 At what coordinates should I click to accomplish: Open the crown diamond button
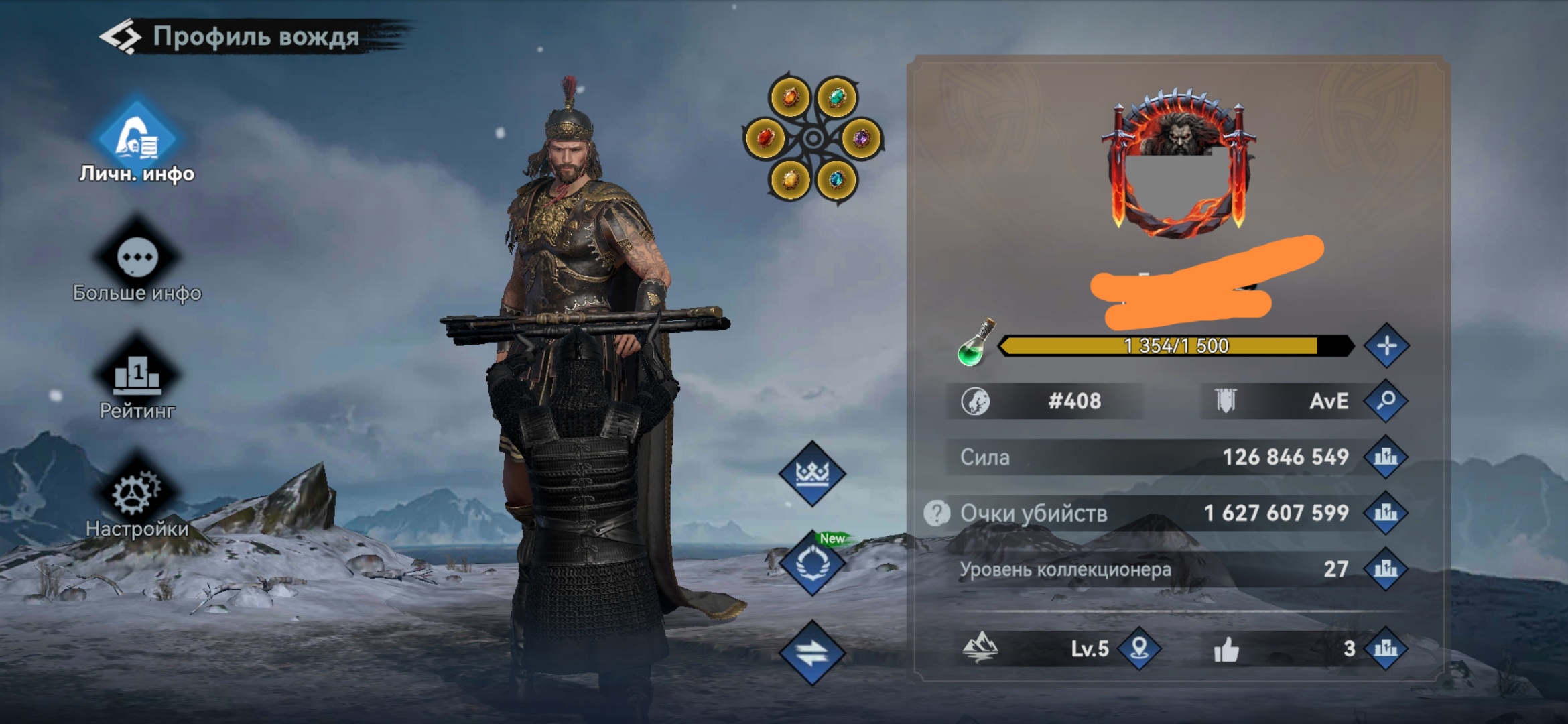812,473
